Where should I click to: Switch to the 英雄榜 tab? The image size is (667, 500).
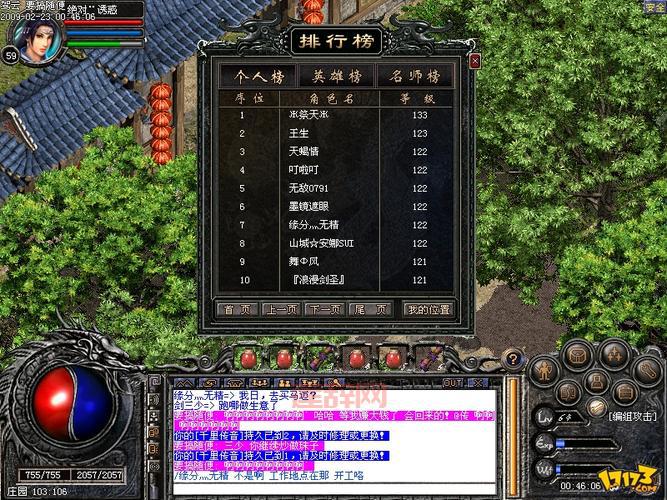click(x=337, y=76)
